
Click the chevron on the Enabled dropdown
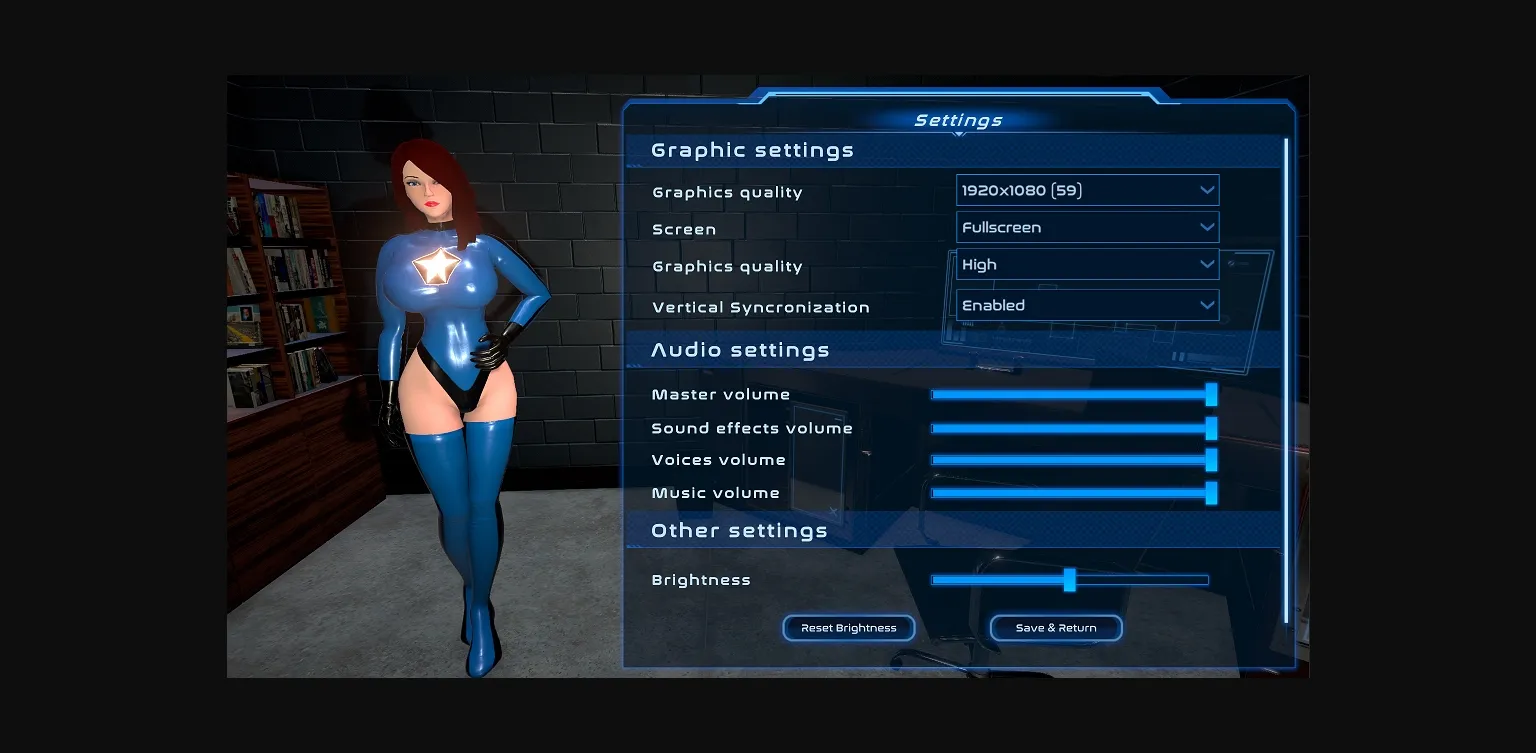click(1208, 305)
